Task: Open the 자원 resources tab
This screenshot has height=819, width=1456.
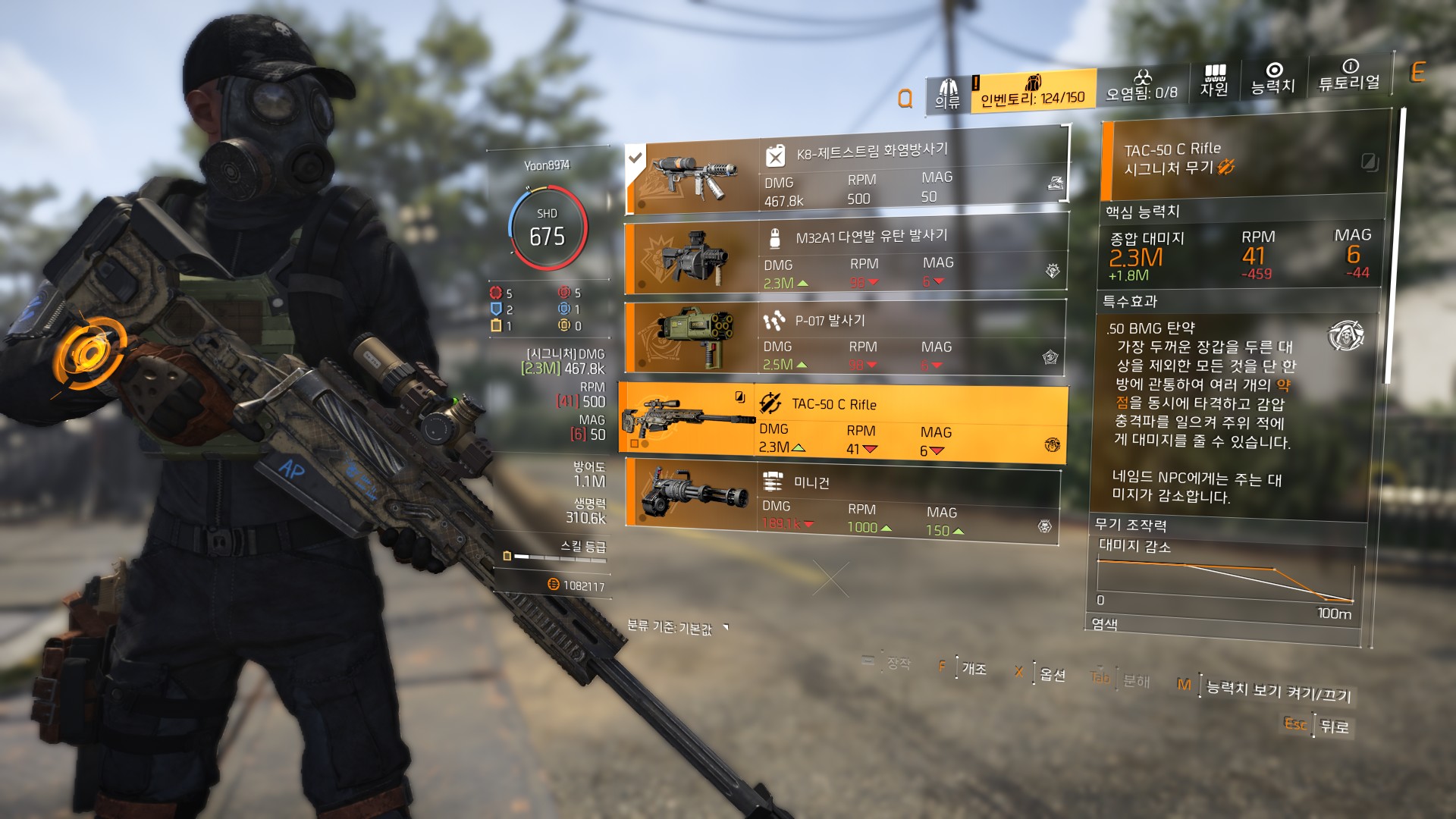Action: tap(1214, 82)
